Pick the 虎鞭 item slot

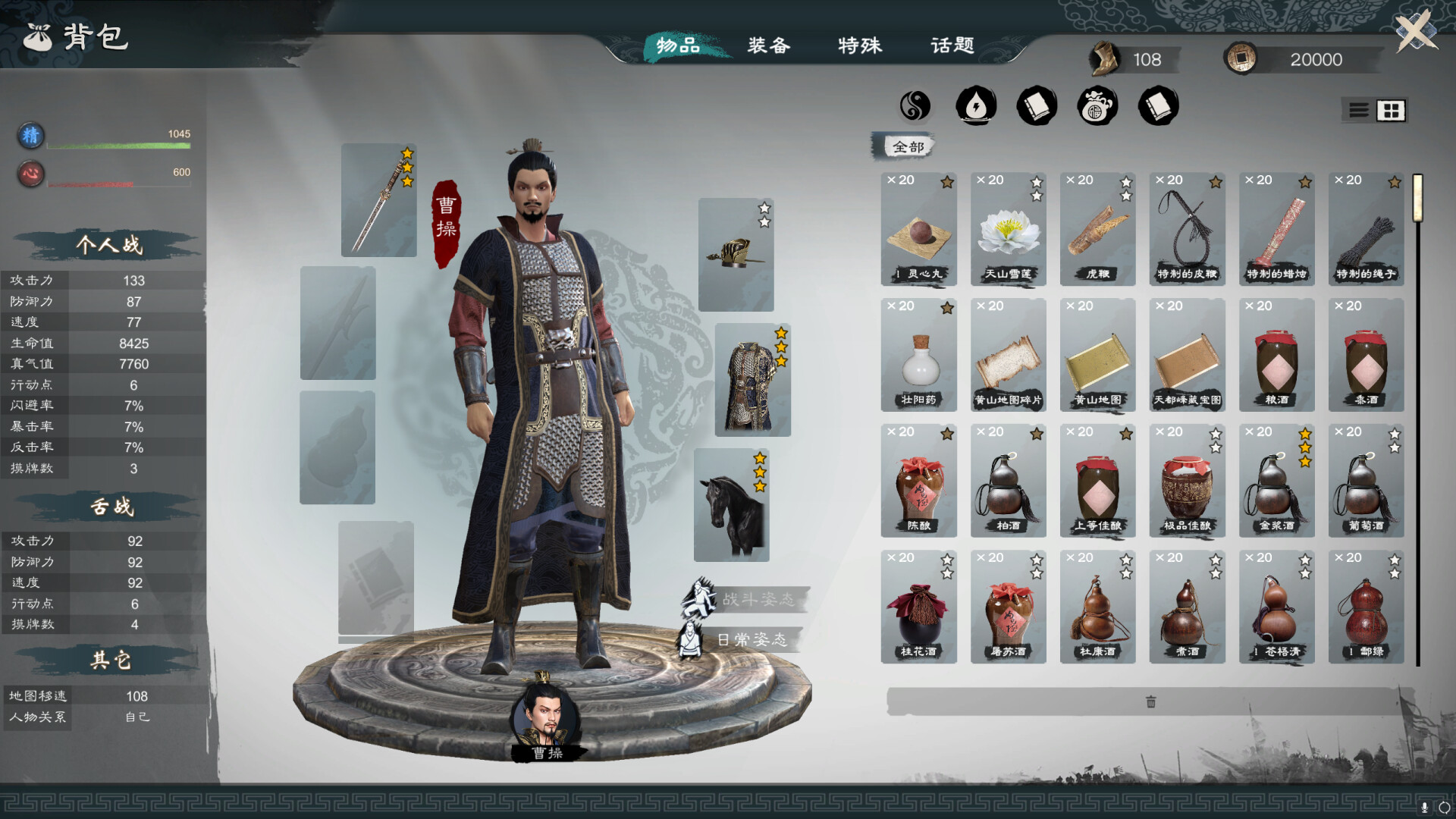[x=1097, y=229]
